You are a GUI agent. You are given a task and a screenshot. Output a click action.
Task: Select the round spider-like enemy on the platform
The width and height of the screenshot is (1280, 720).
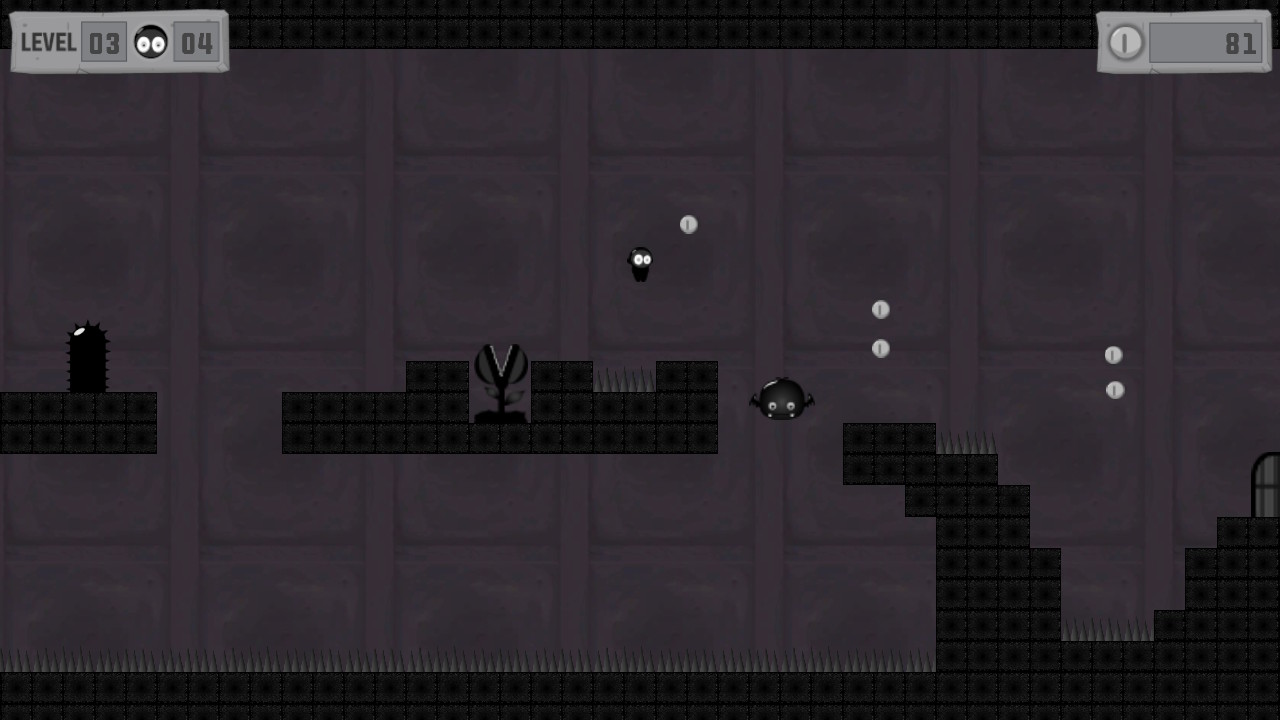pos(781,399)
